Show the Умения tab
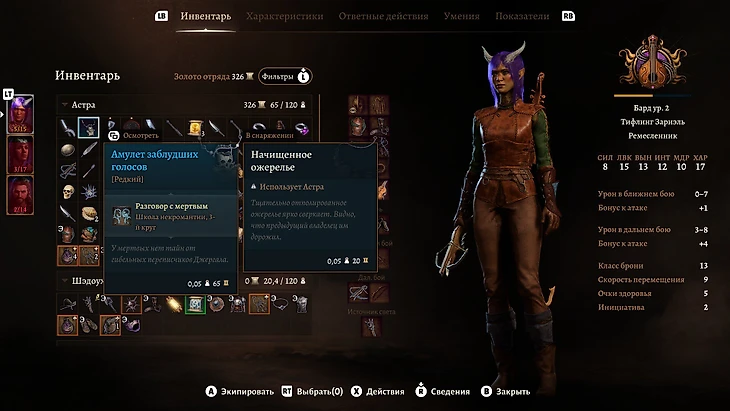730x411 pixels. 462,16
